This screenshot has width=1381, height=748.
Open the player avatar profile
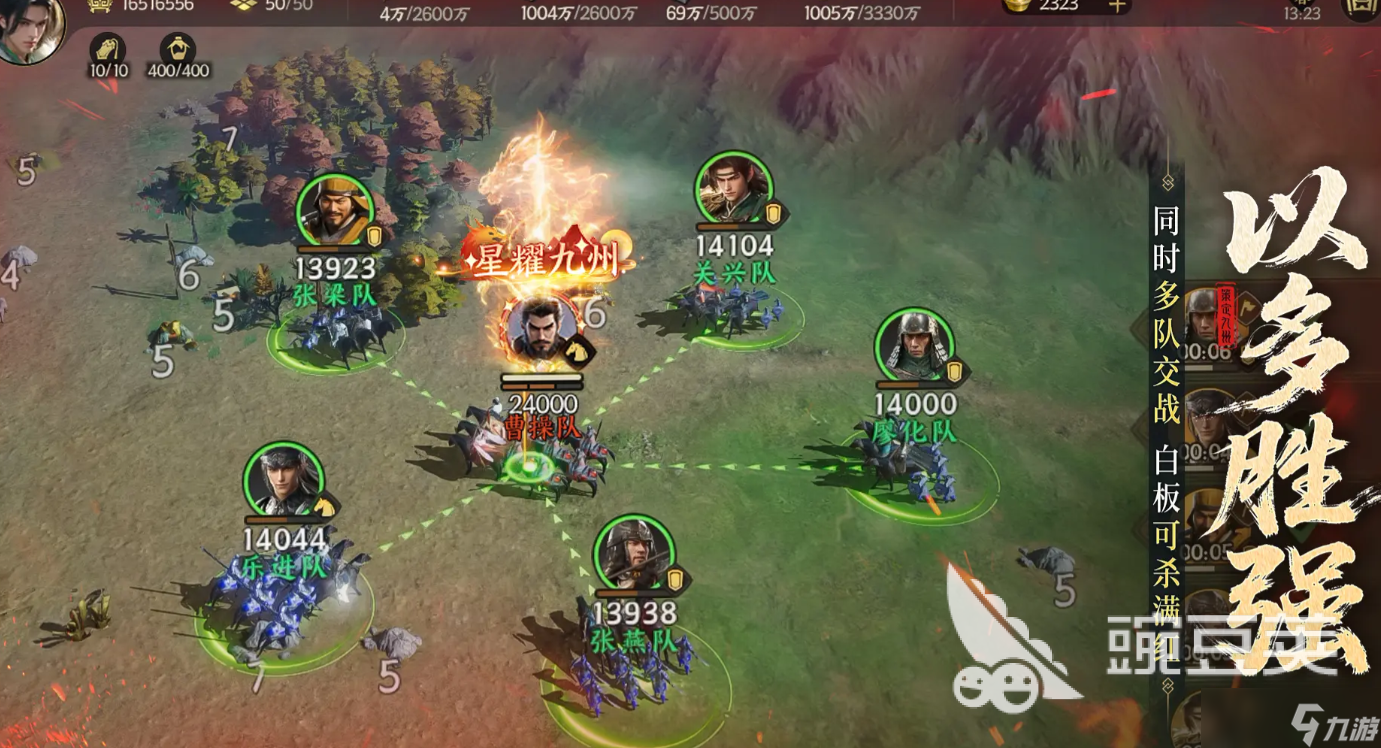30,28
